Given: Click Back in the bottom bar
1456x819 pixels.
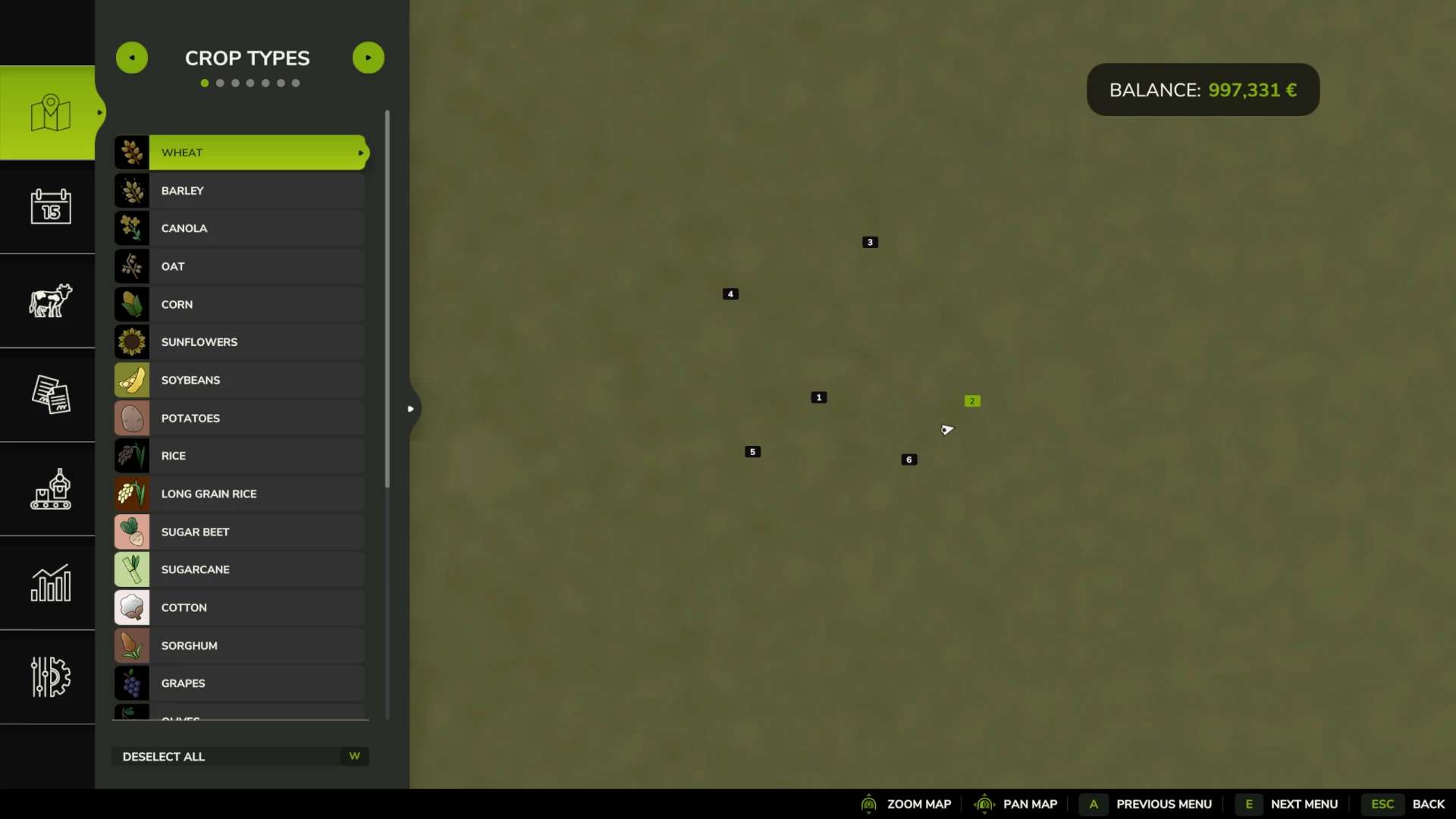Looking at the screenshot, I should point(1429,804).
